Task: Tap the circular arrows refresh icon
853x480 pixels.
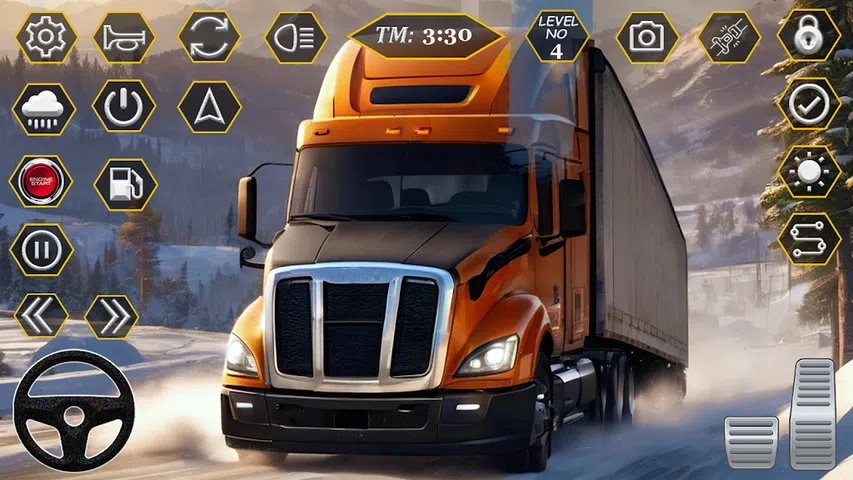Action: click(x=209, y=38)
